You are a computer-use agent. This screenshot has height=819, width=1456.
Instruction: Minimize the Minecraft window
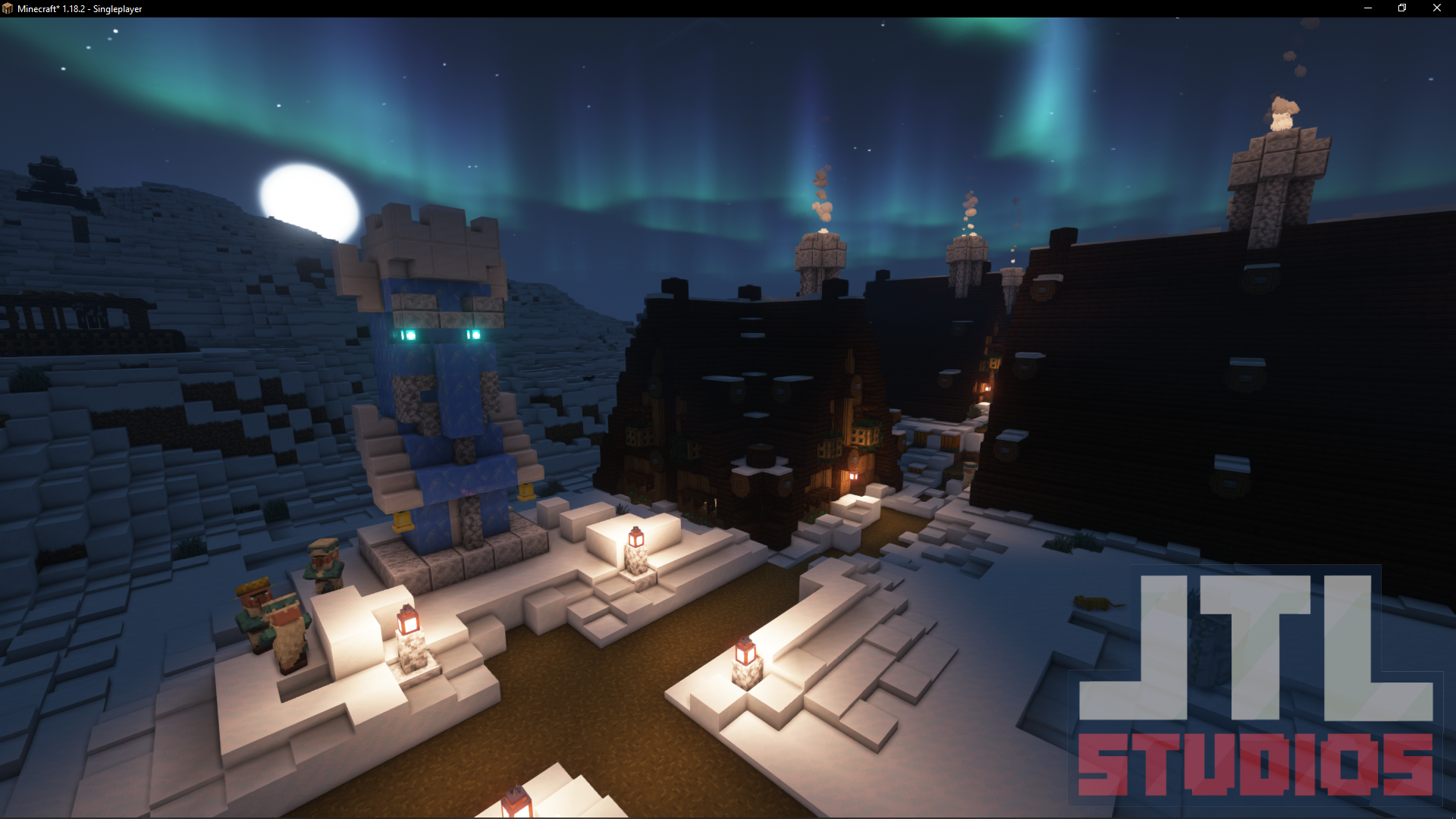coord(1368,8)
